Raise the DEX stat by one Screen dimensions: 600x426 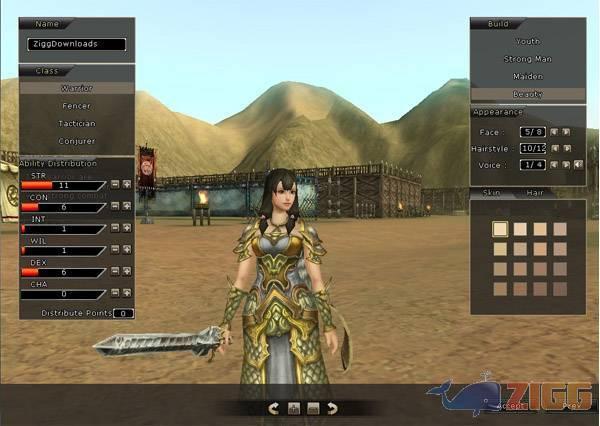[x=126, y=271]
